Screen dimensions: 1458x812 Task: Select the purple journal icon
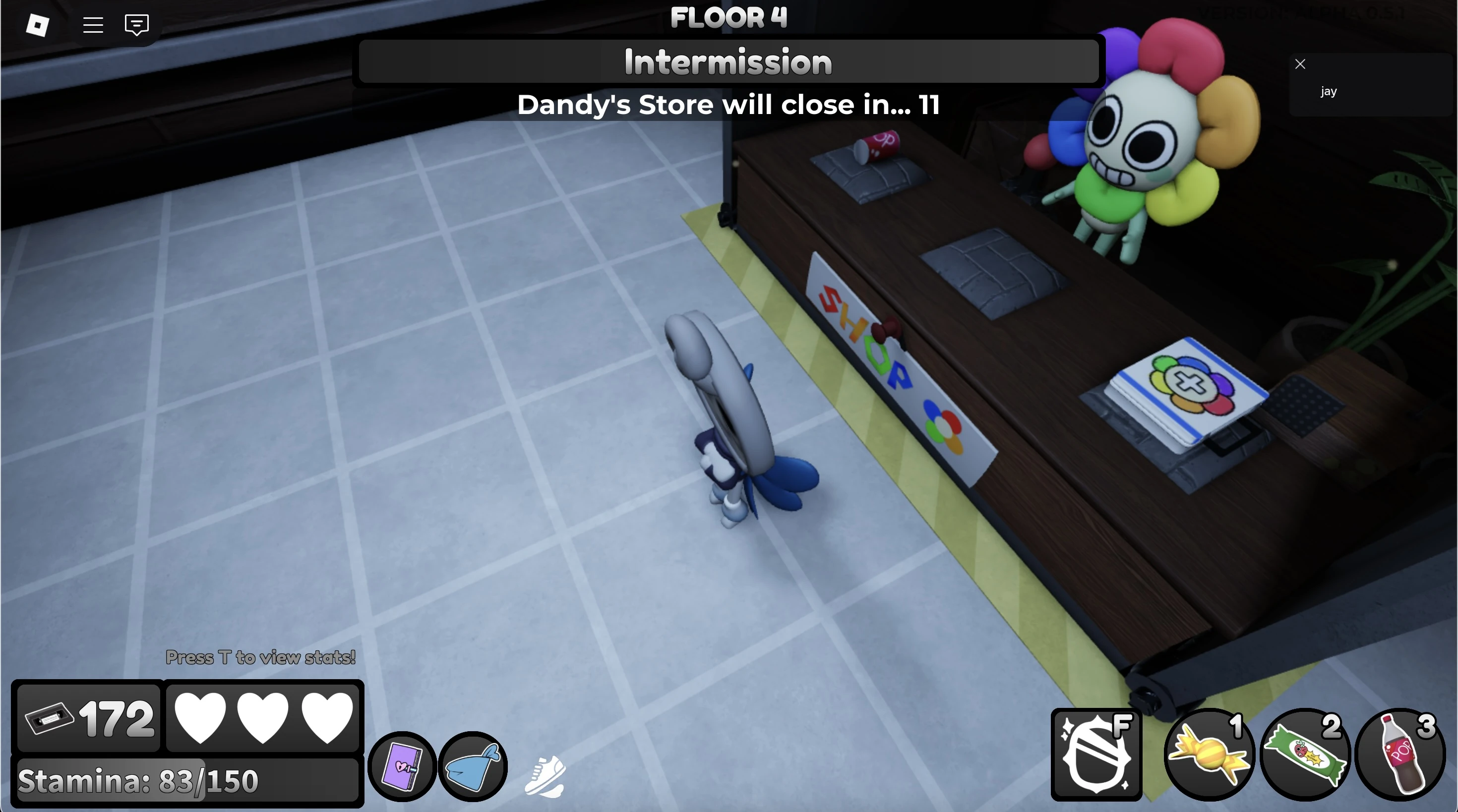(402, 765)
